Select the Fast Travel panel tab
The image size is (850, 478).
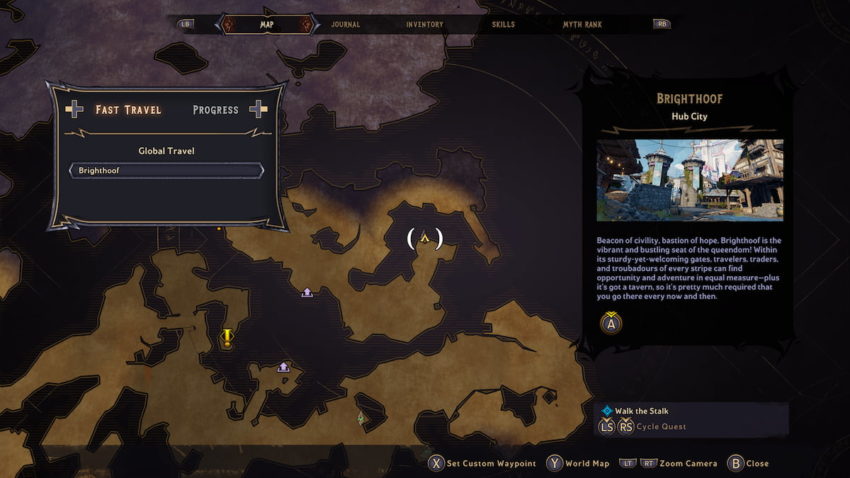point(128,110)
